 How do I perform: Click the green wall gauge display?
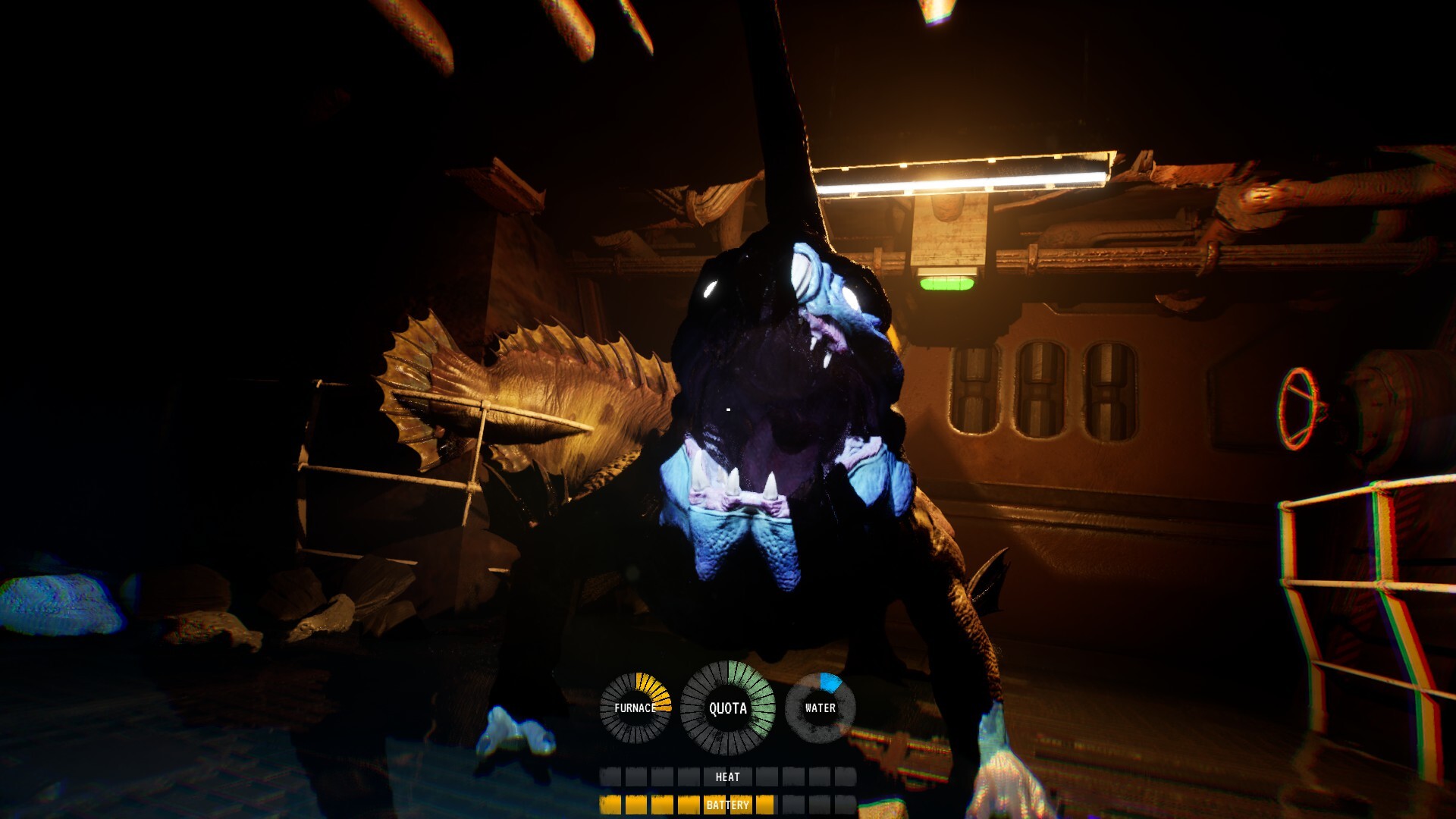pos(946,283)
